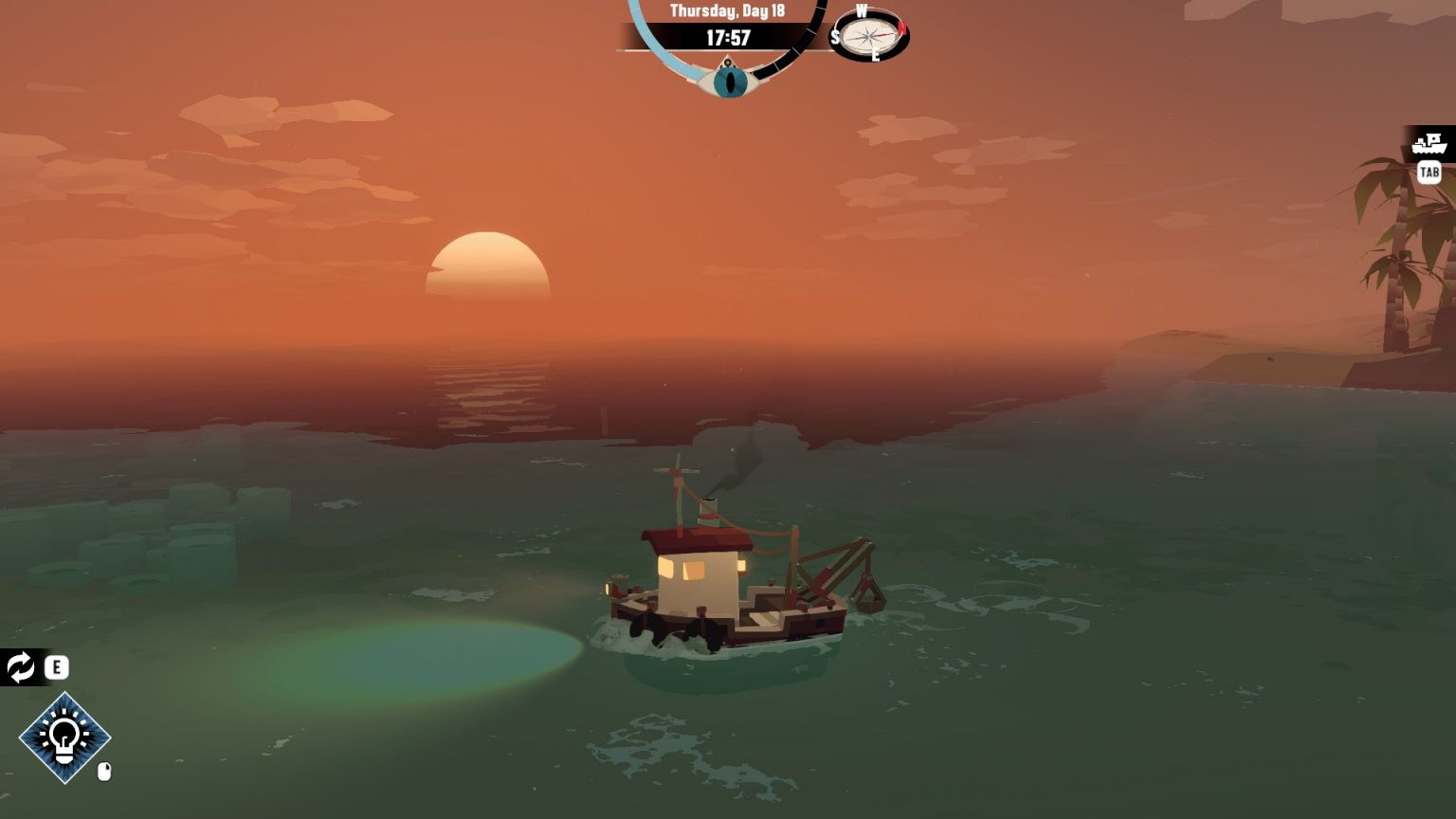Click the mouse button prompt glyph
The height and width of the screenshot is (819, 1456).
102,771
